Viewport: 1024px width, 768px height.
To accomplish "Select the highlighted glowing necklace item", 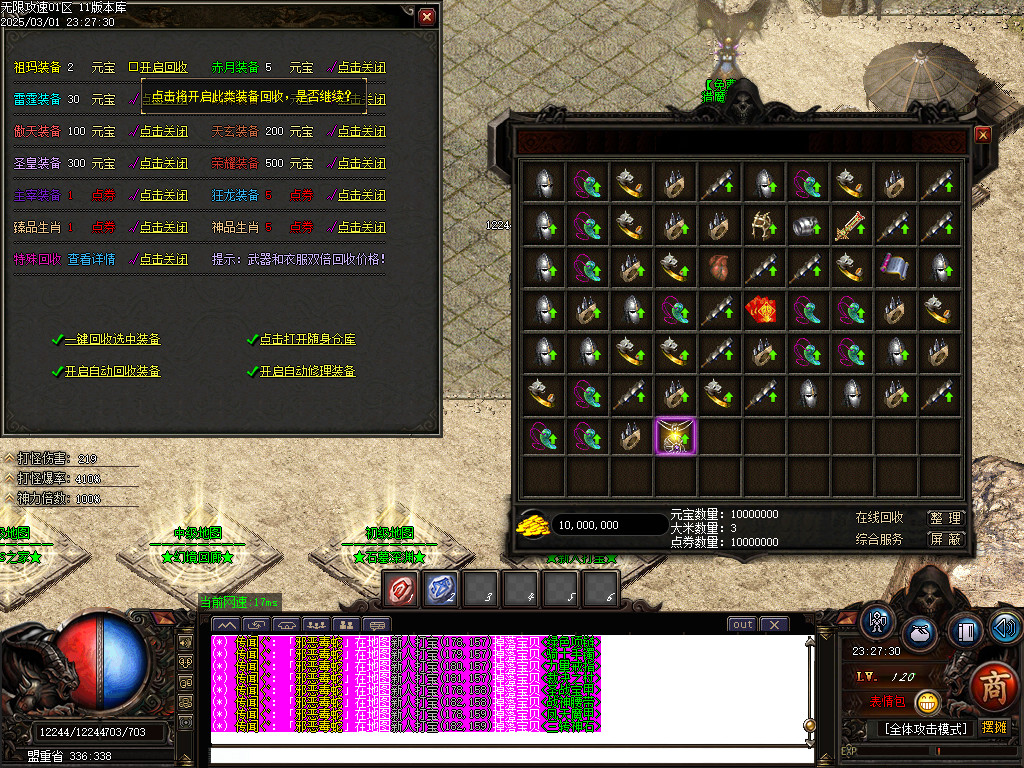I will click(675, 436).
